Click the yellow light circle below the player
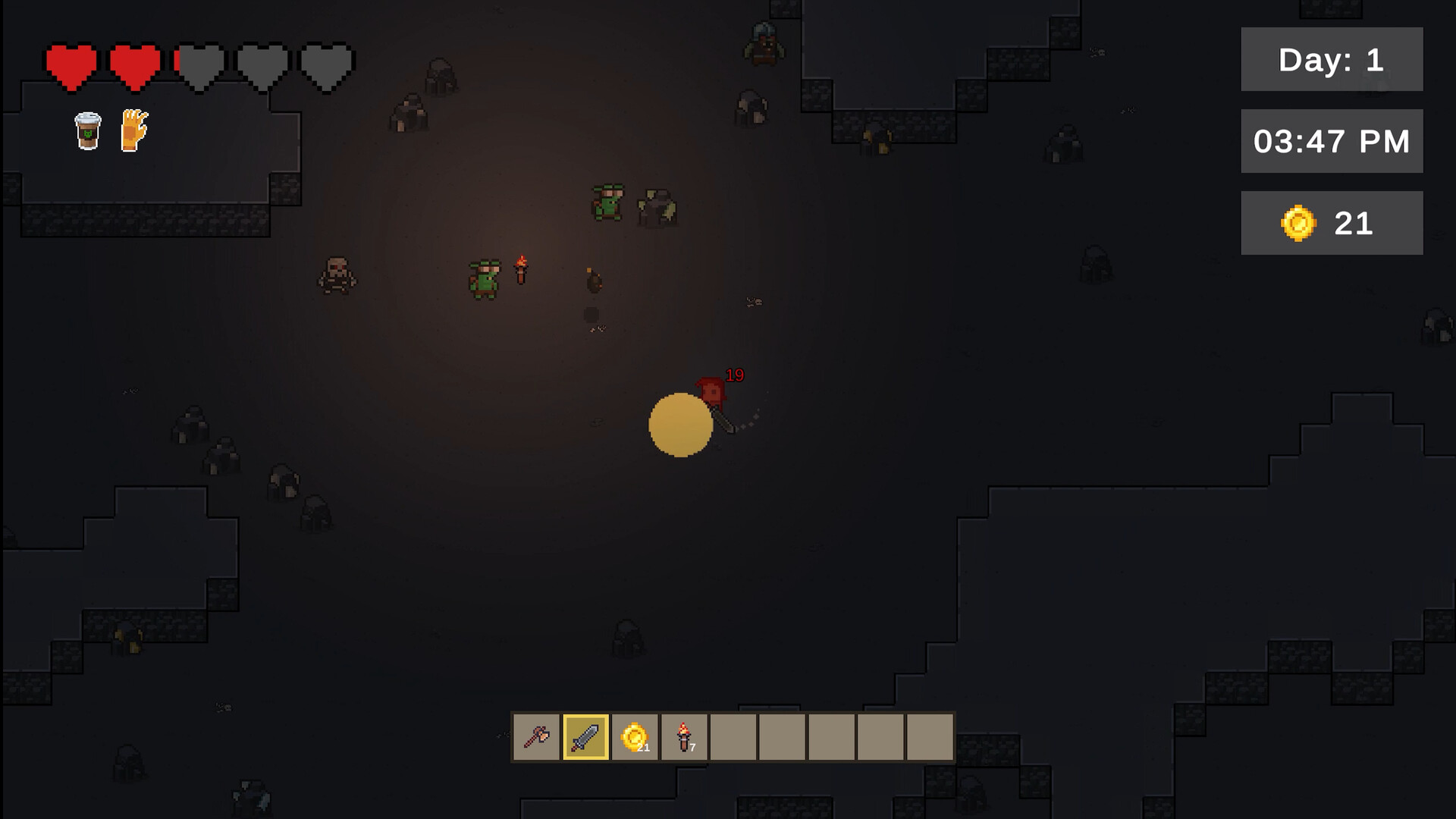Screen dimensions: 1456x819 pos(680,427)
